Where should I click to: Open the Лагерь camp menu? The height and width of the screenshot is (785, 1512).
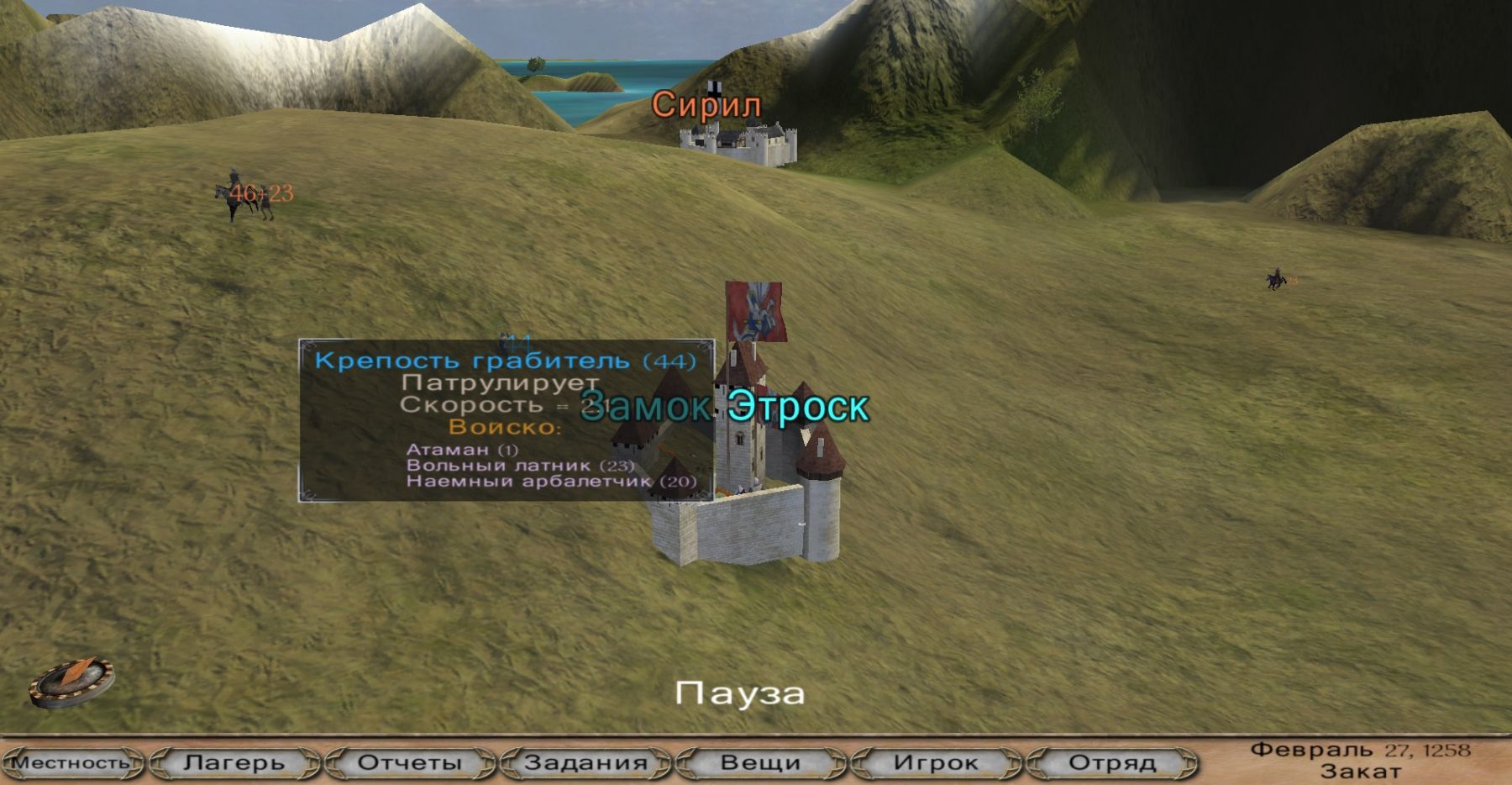pos(234,763)
